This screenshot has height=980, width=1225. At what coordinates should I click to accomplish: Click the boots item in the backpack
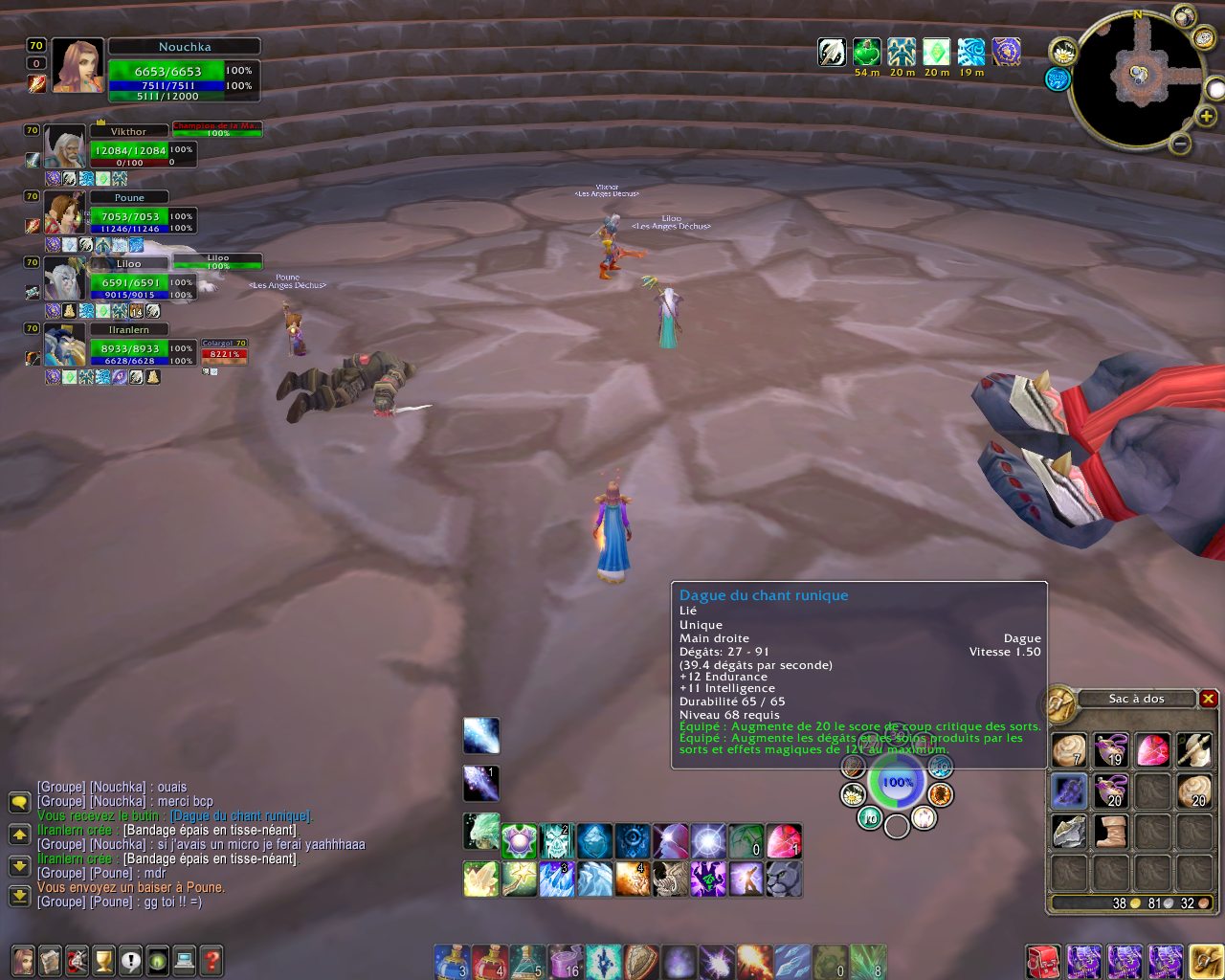click(1111, 832)
